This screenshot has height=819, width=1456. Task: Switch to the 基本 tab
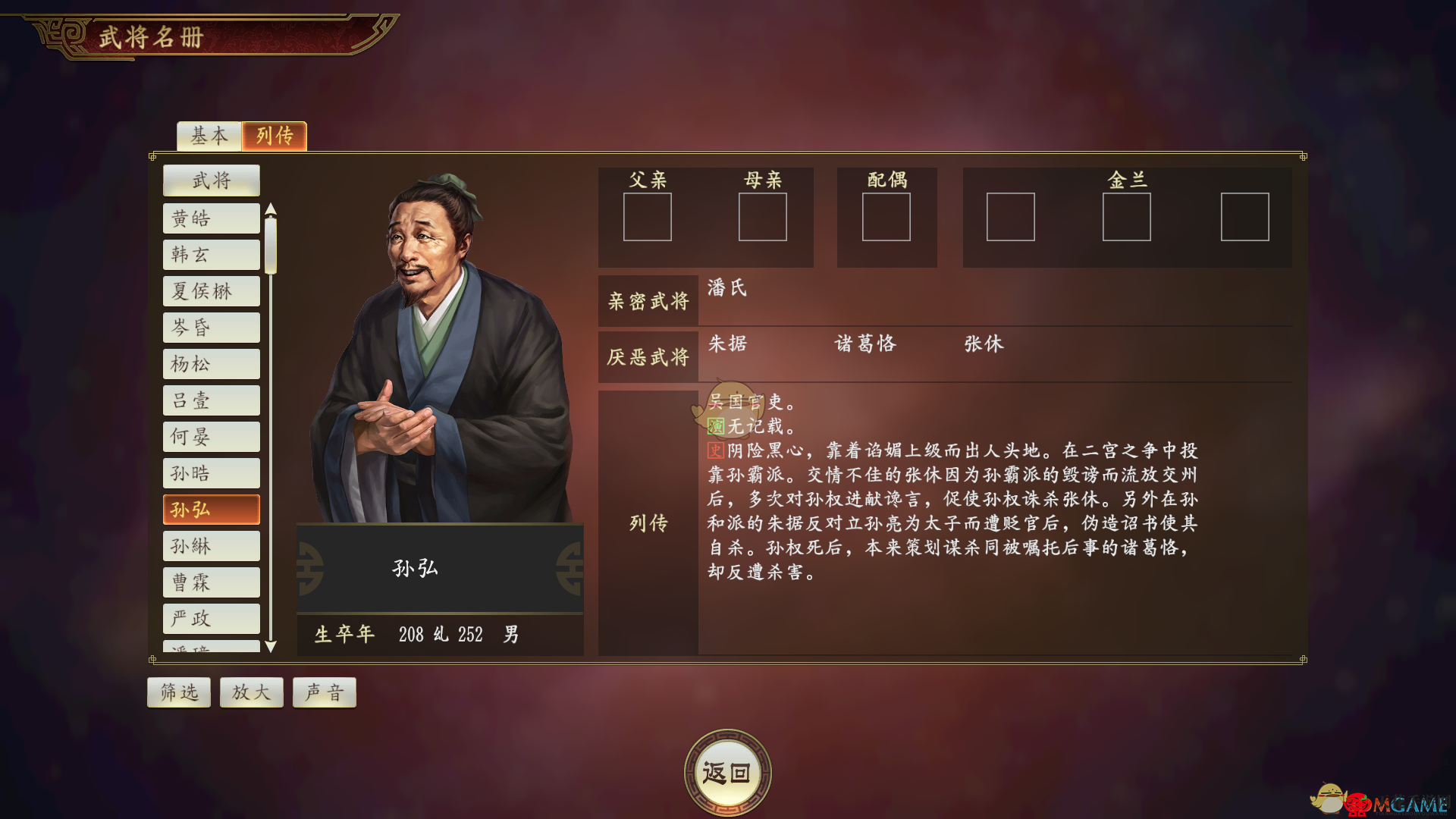[x=209, y=136]
